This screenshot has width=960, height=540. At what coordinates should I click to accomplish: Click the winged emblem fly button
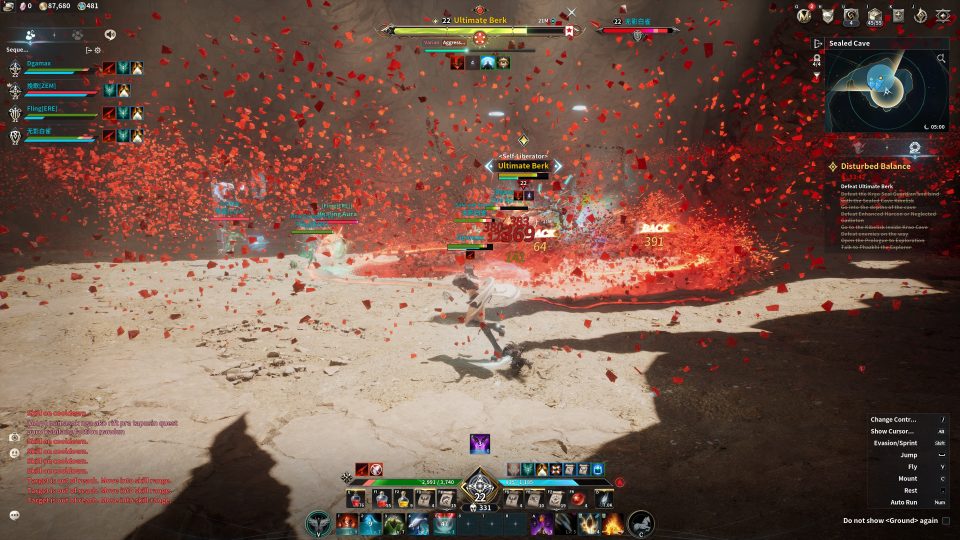[x=320, y=522]
